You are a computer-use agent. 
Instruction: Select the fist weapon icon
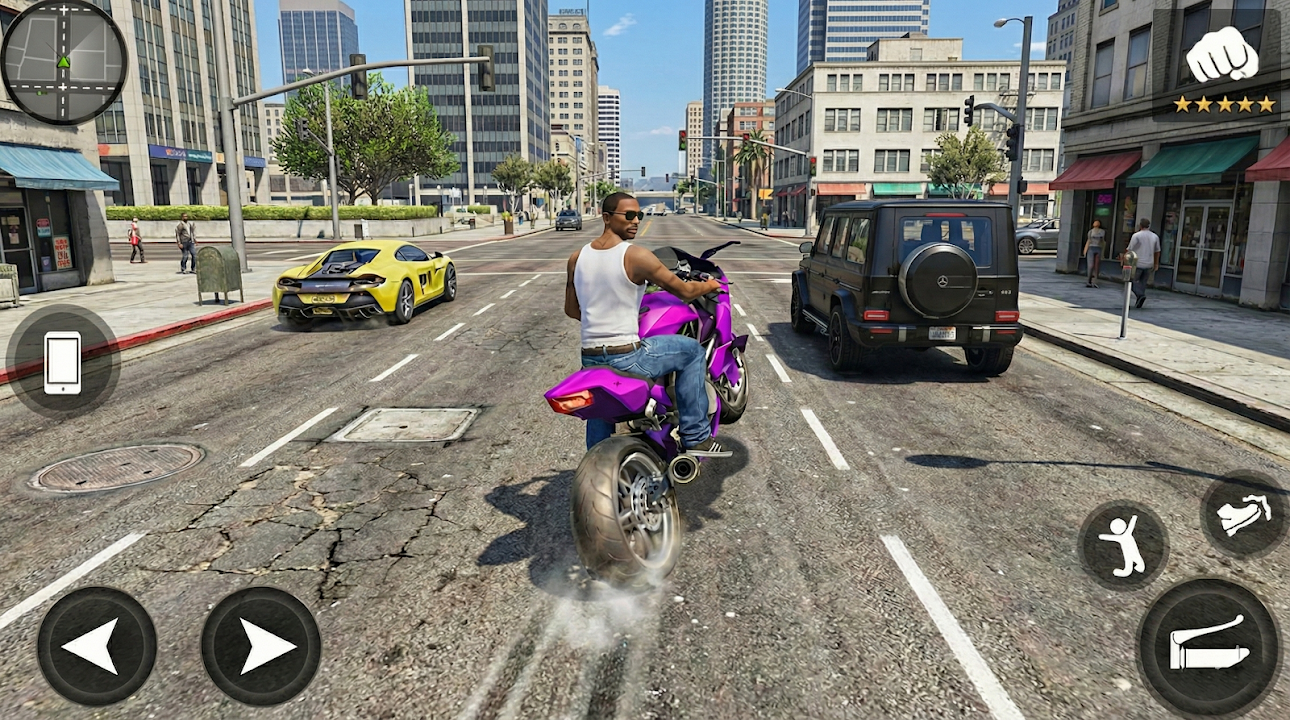click(x=1221, y=54)
